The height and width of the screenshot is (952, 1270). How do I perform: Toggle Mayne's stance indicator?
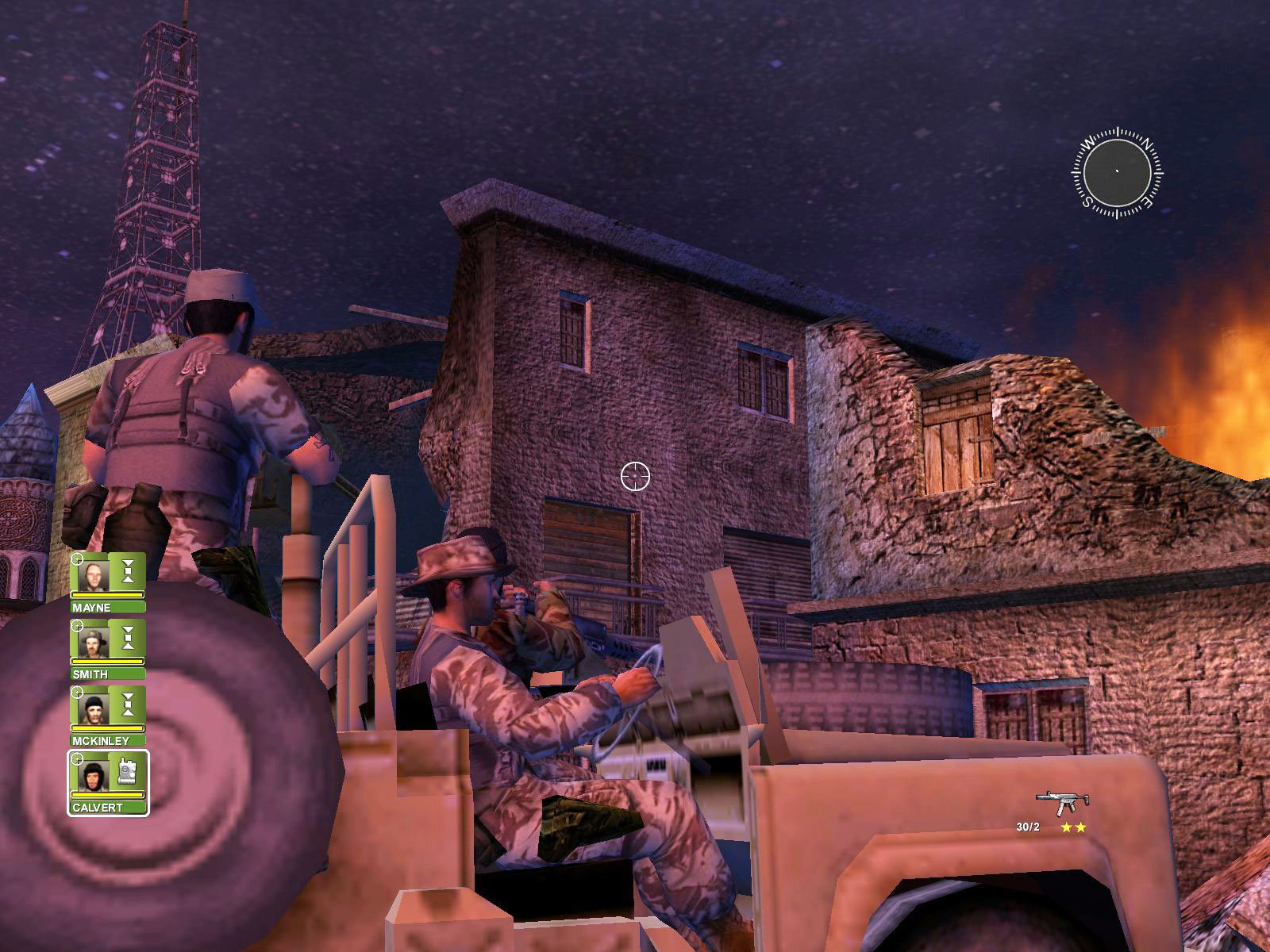pyautogui.click(x=129, y=570)
